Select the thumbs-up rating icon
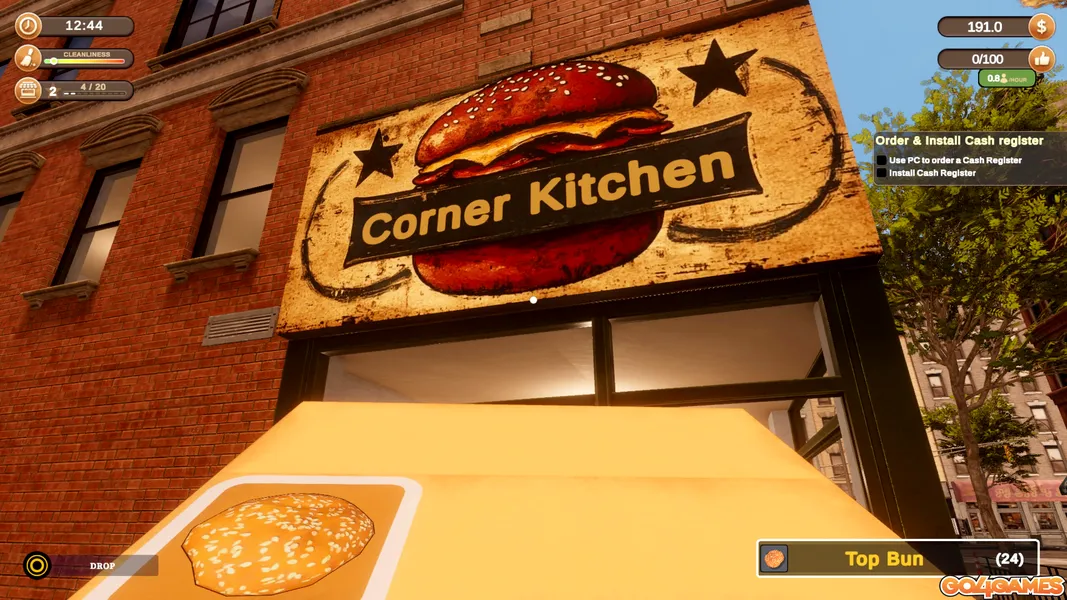Screen dimensions: 1067x600 (1041, 59)
